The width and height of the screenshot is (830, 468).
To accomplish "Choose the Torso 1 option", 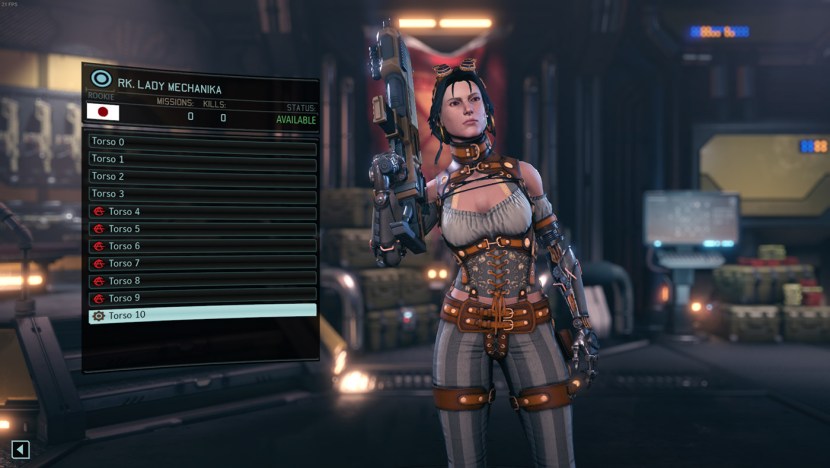I will tap(202, 159).
